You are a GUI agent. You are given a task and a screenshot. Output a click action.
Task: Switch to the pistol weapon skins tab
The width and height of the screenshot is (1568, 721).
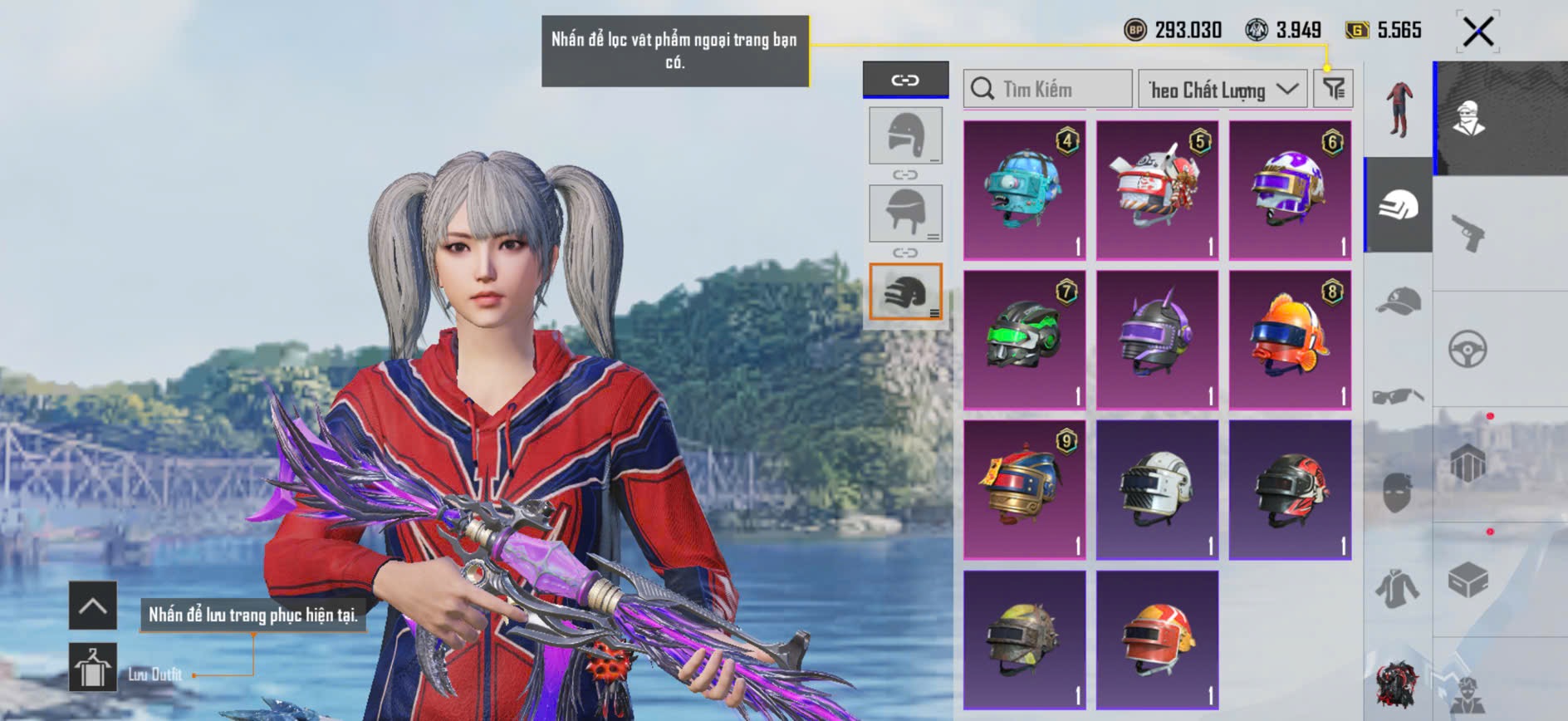click(x=1468, y=233)
